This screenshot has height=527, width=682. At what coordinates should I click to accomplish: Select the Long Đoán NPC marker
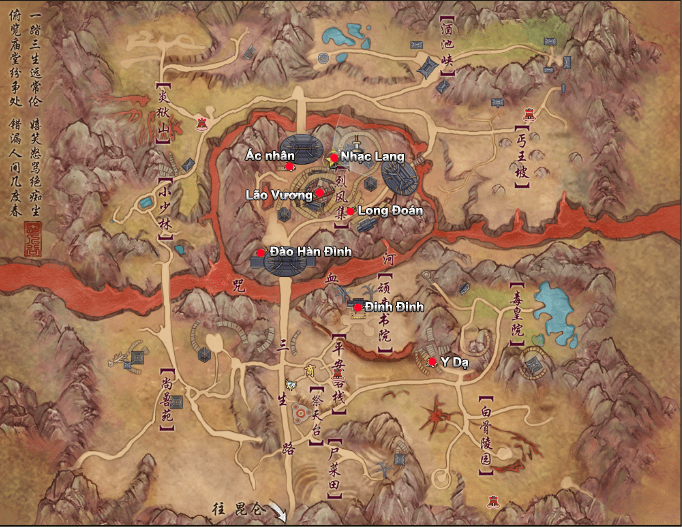point(350,210)
